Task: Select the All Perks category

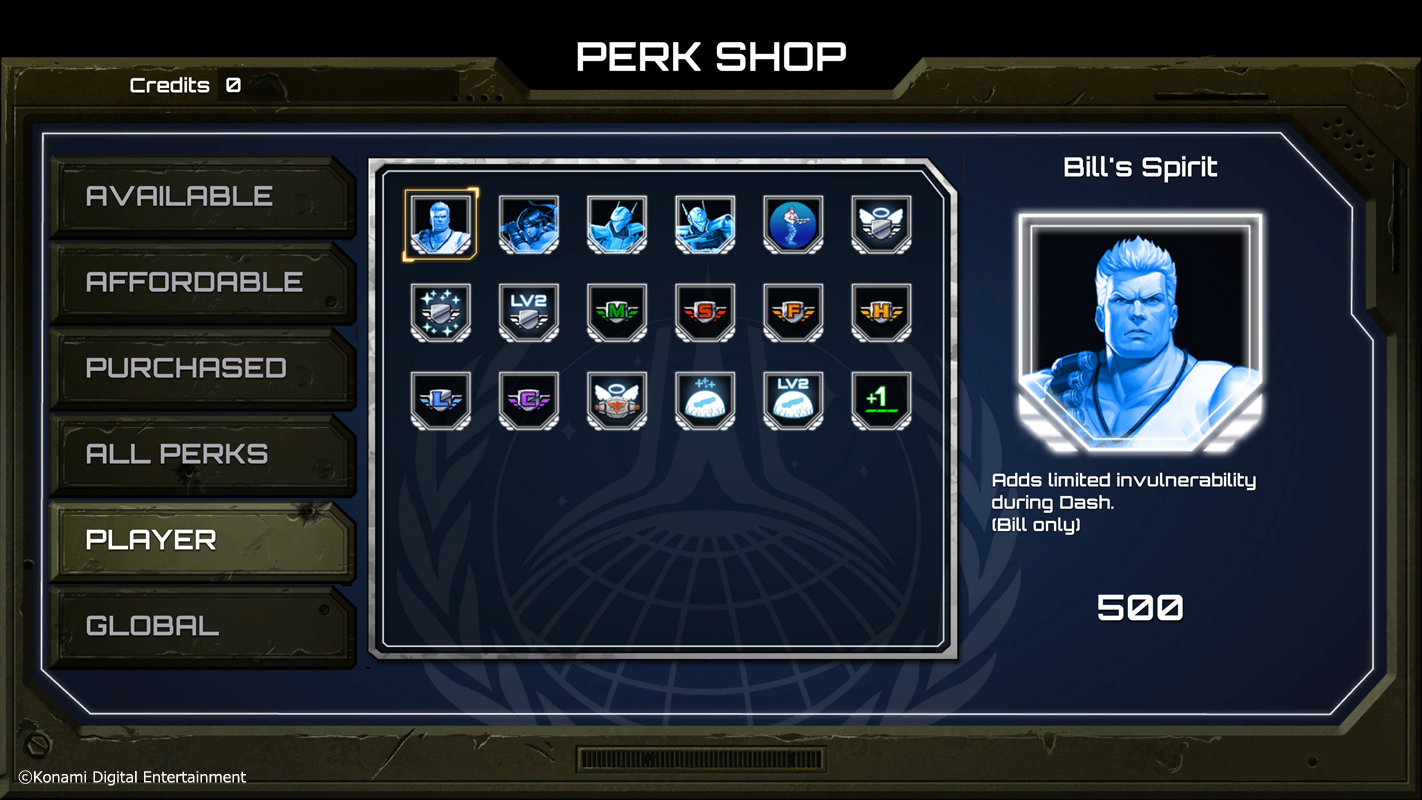Action: click(x=200, y=454)
